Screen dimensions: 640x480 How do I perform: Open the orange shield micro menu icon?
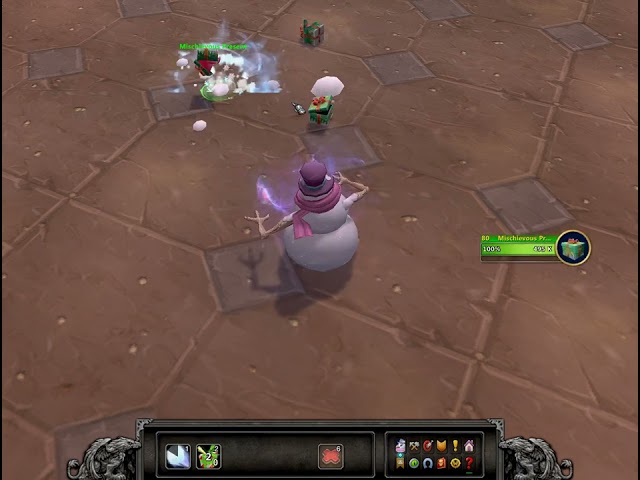click(x=441, y=446)
